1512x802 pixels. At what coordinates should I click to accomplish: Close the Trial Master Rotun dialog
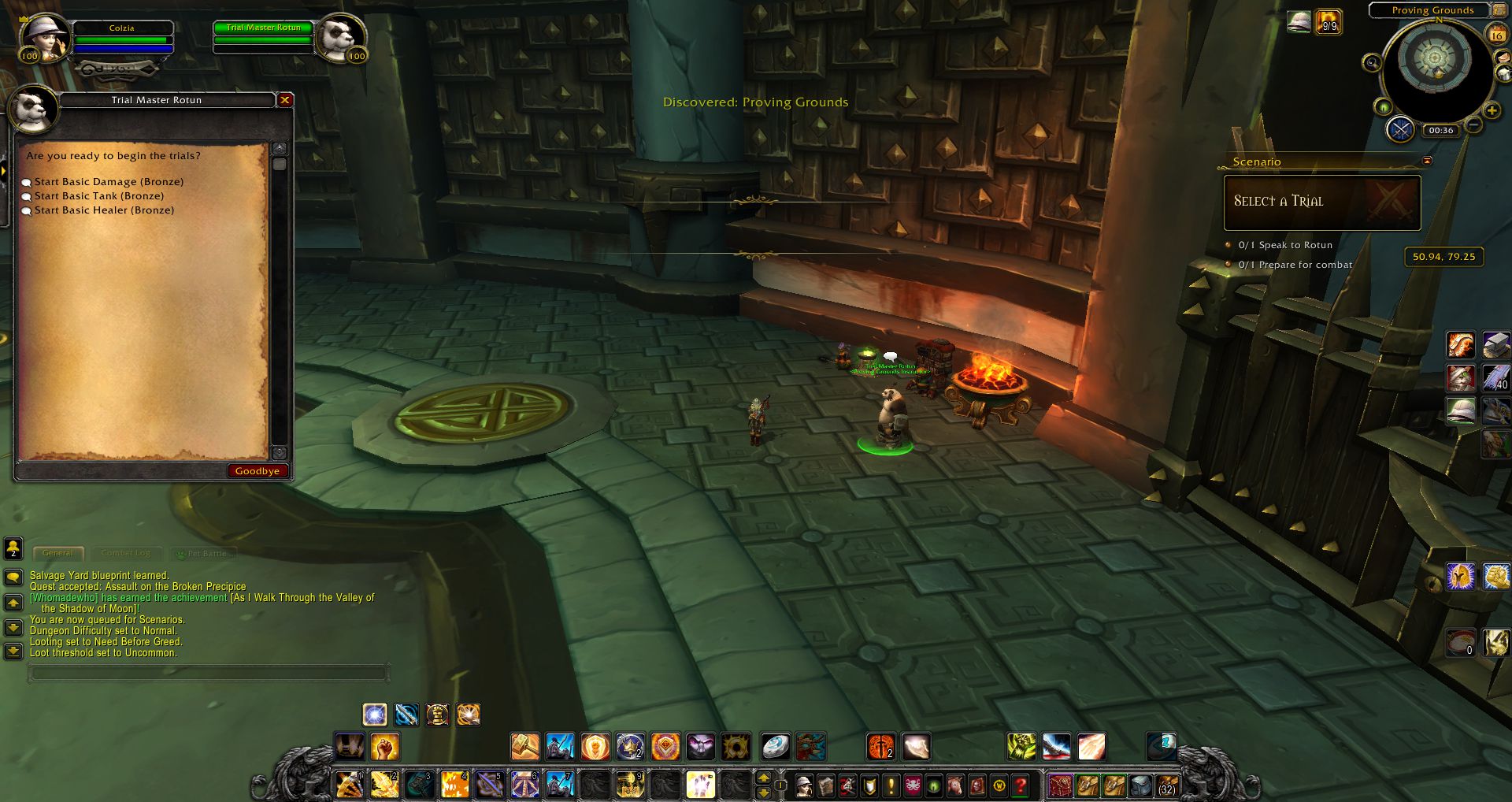(285, 100)
